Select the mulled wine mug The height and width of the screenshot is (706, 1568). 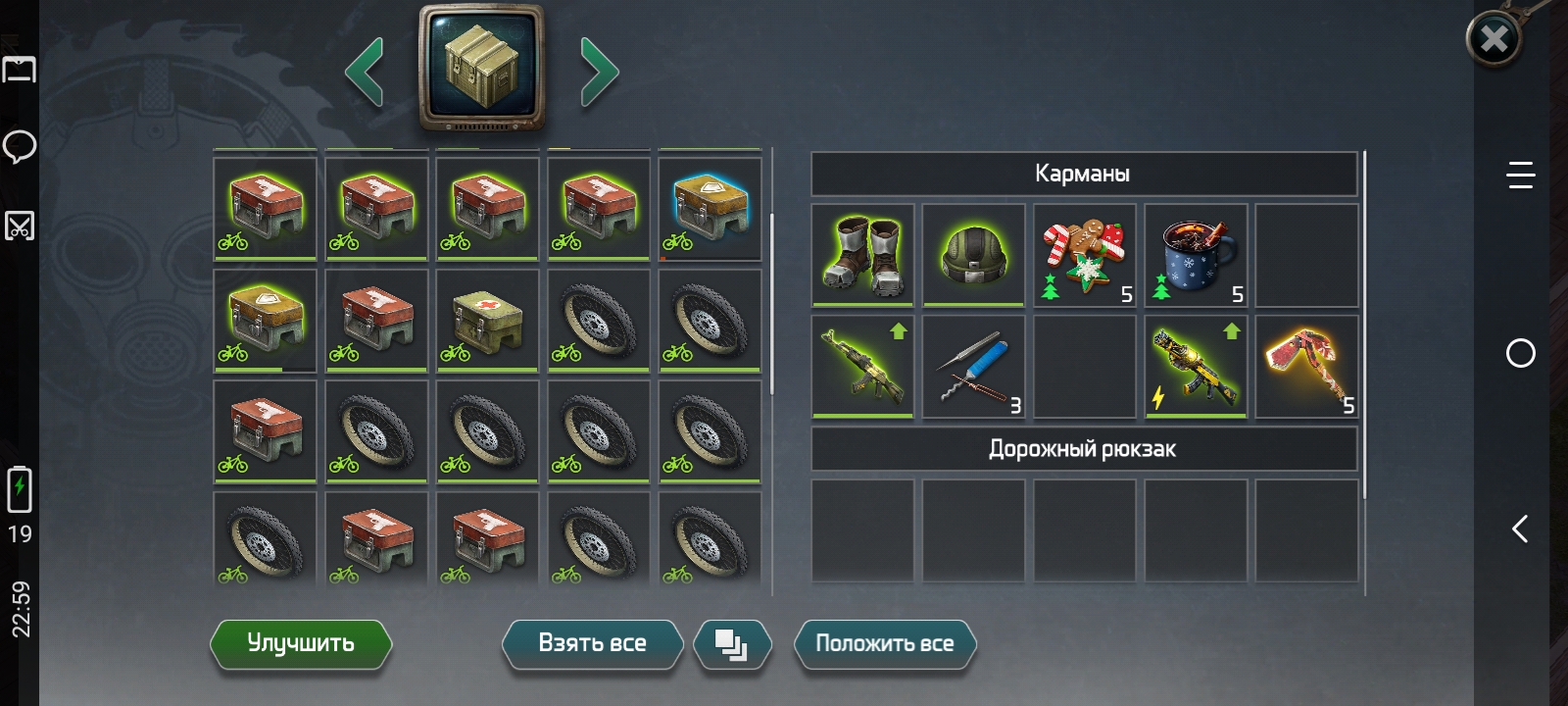pyautogui.click(x=1196, y=255)
